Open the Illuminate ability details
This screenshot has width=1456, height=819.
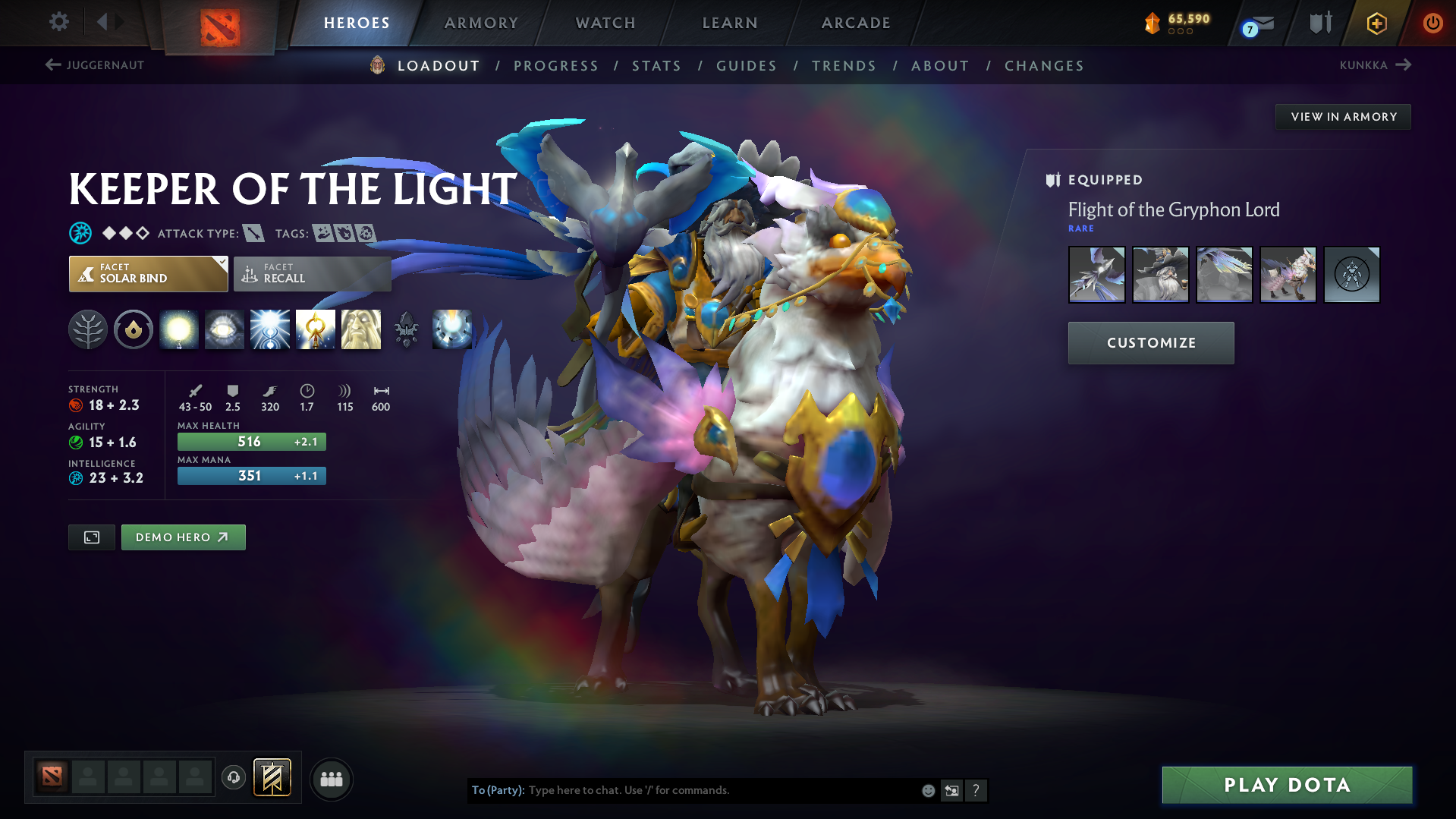(179, 329)
